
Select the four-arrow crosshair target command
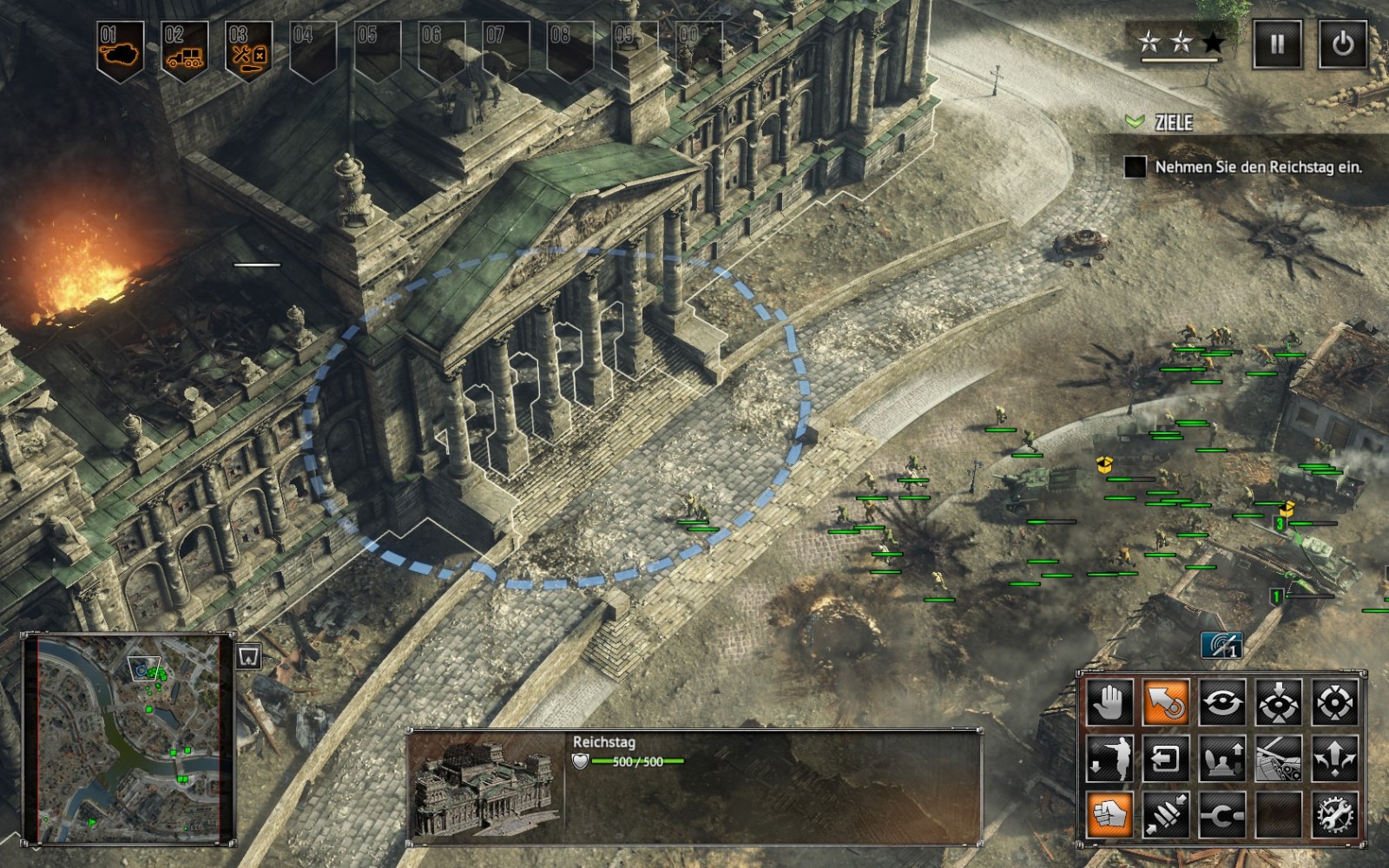pyautogui.click(x=1334, y=701)
